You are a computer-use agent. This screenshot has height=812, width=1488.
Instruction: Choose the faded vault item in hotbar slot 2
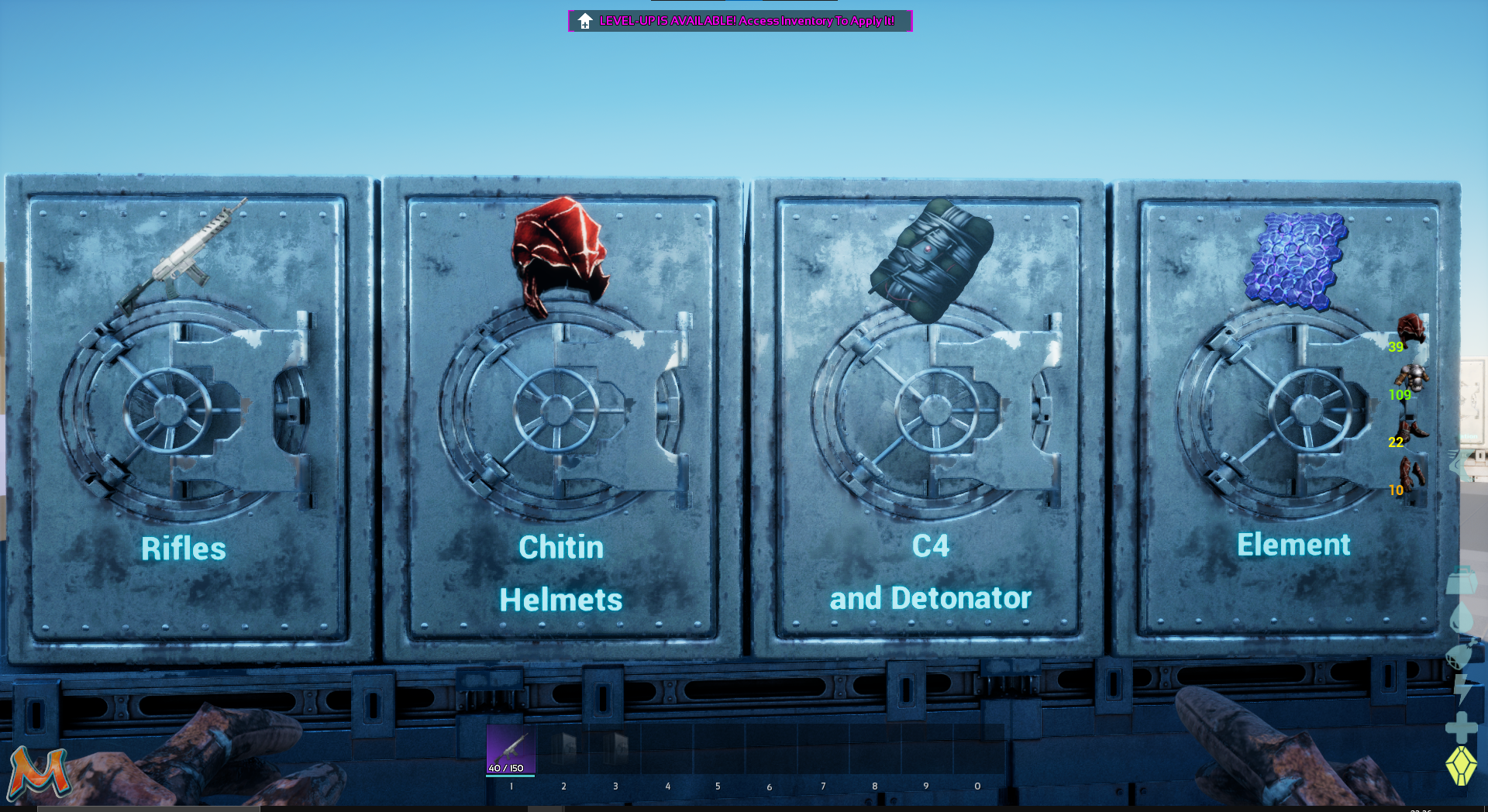[x=563, y=748]
